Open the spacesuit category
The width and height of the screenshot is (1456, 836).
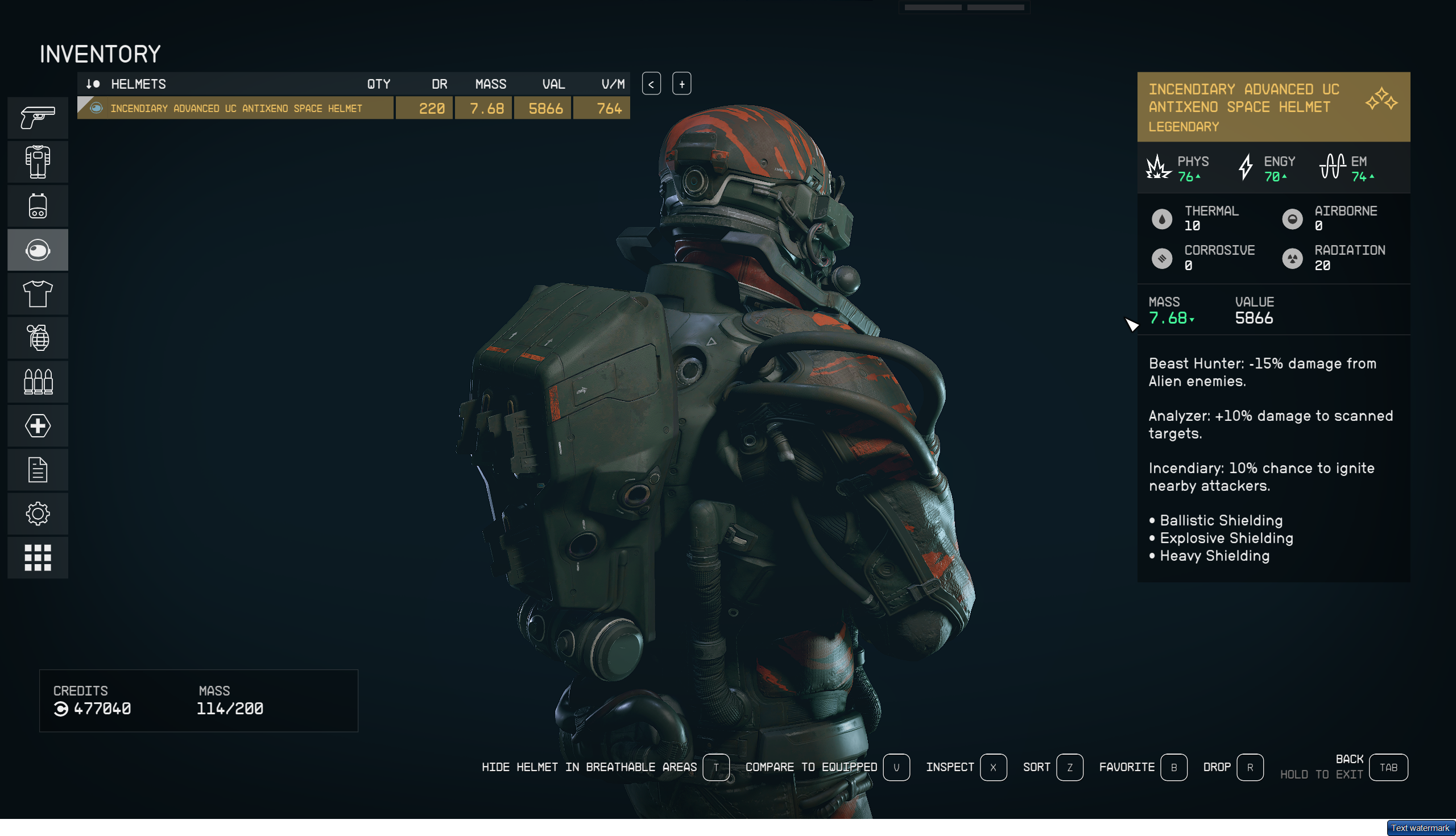click(38, 162)
